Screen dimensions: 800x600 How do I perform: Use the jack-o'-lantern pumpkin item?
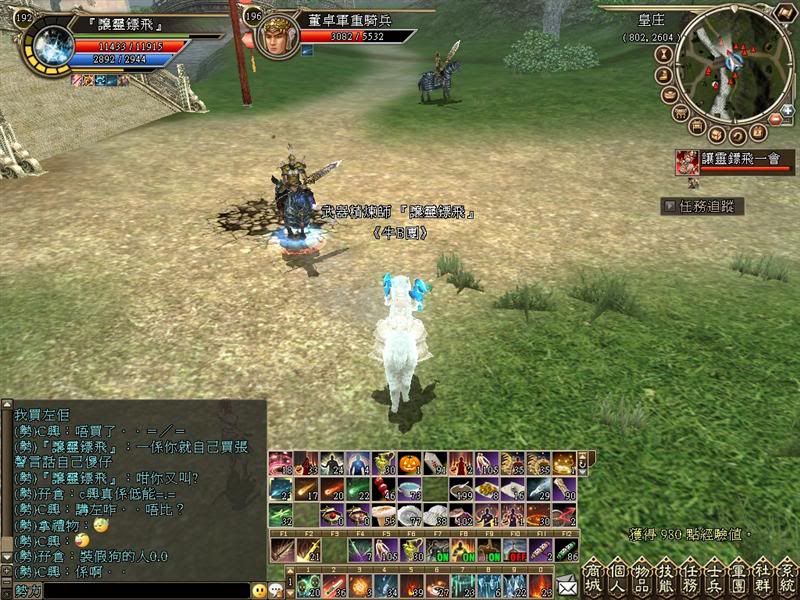[407, 465]
